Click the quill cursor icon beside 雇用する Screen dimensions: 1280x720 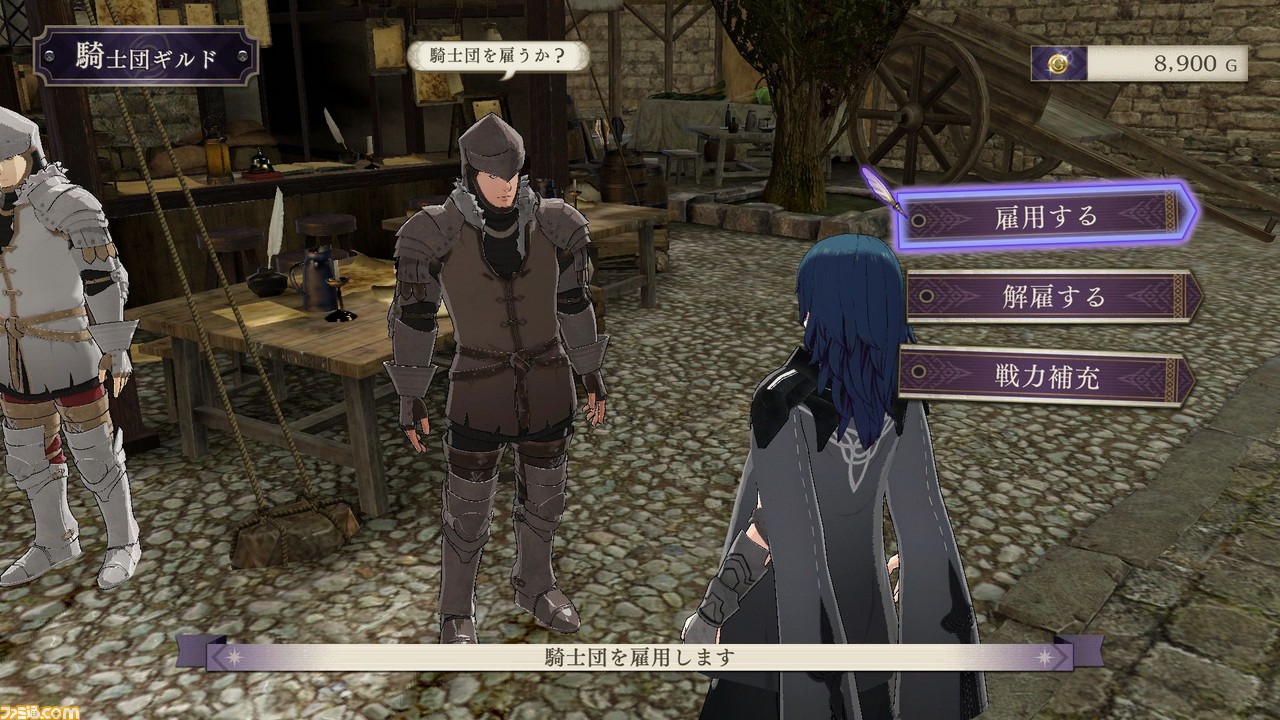tap(891, 195)
